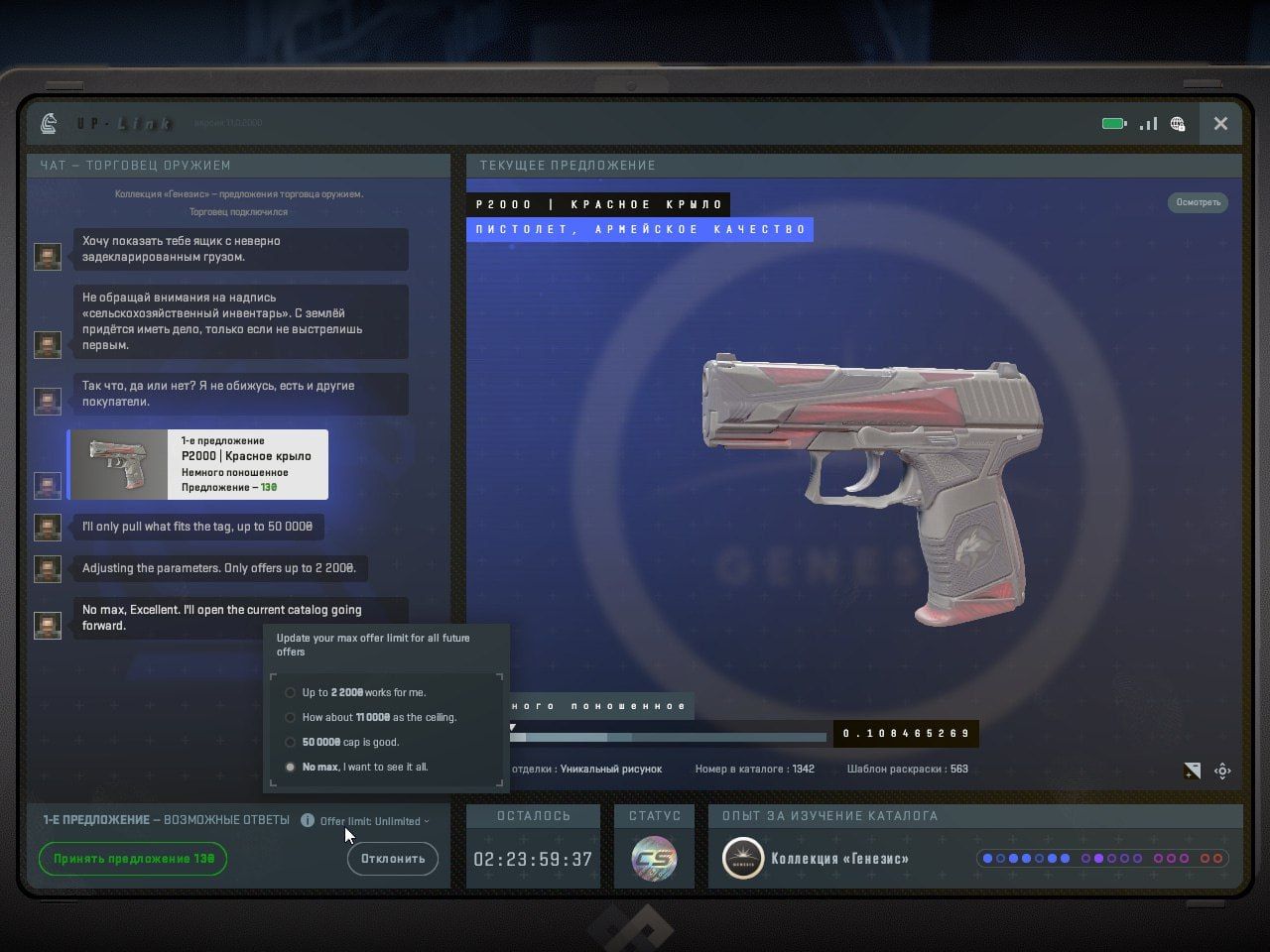This screenshot has width=1270, height=952.
Task: Open the Genesis collection badge
Action: point(743,859)
